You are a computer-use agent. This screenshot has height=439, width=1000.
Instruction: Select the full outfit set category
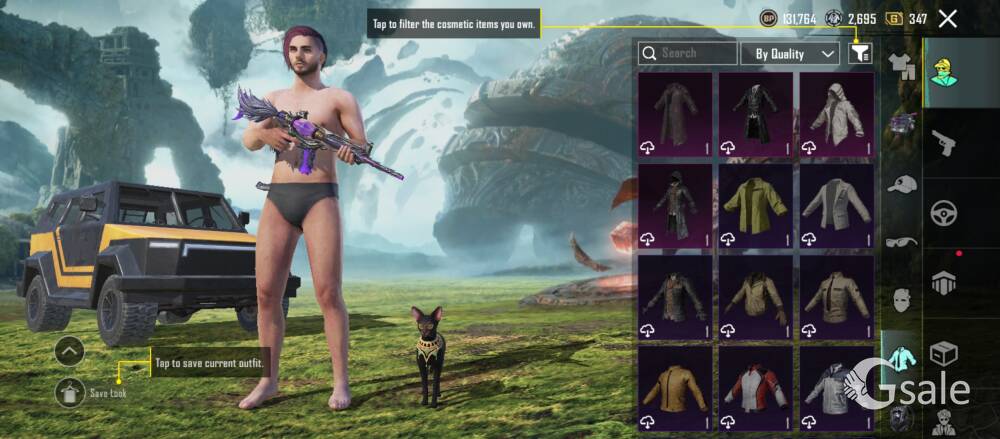coord(902,68)
